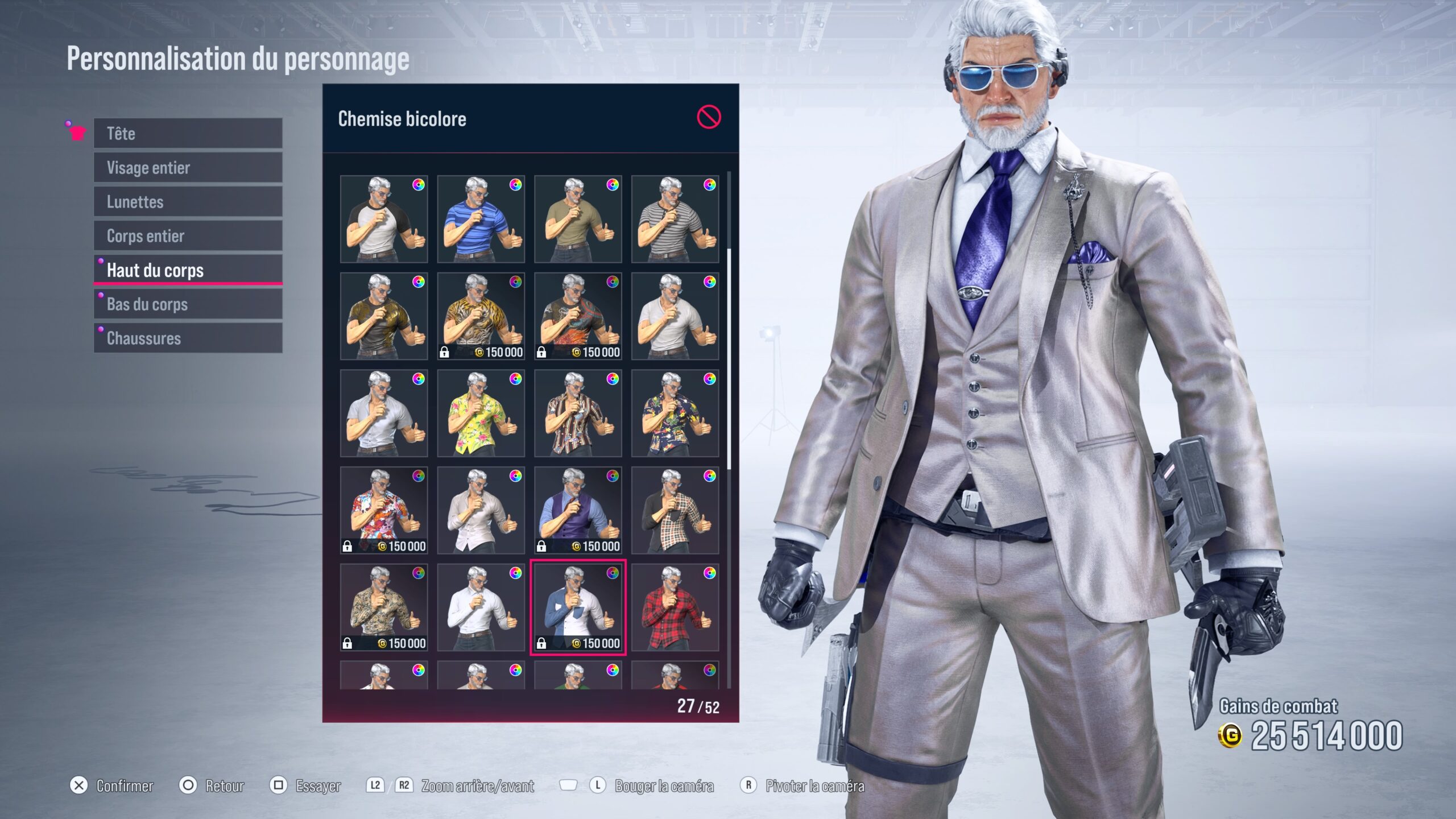Switch to the Lunettes category
1456x819 pixels.
188,202
